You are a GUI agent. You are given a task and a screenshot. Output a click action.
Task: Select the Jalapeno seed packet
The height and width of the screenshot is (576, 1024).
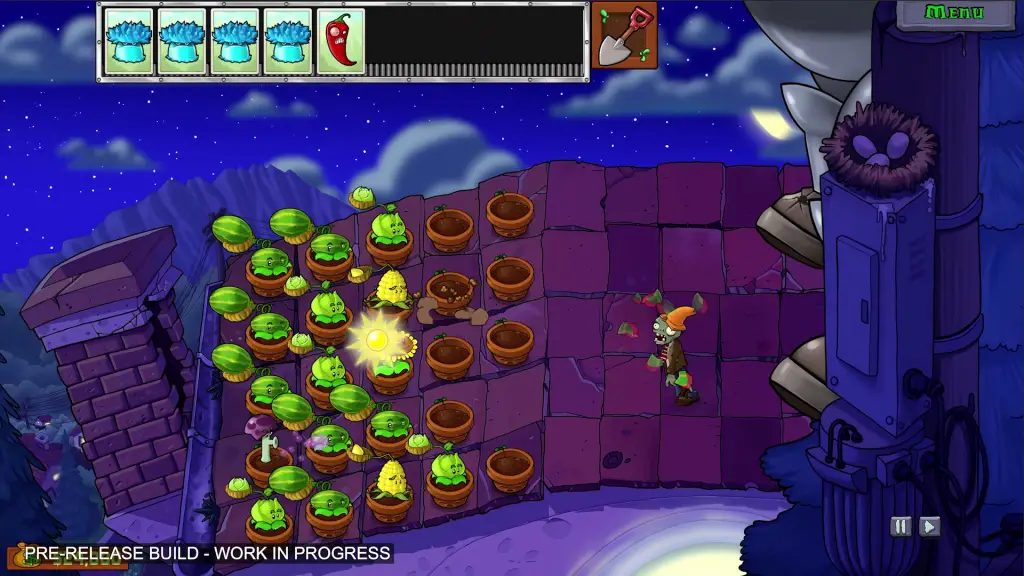tap(340, 41)
